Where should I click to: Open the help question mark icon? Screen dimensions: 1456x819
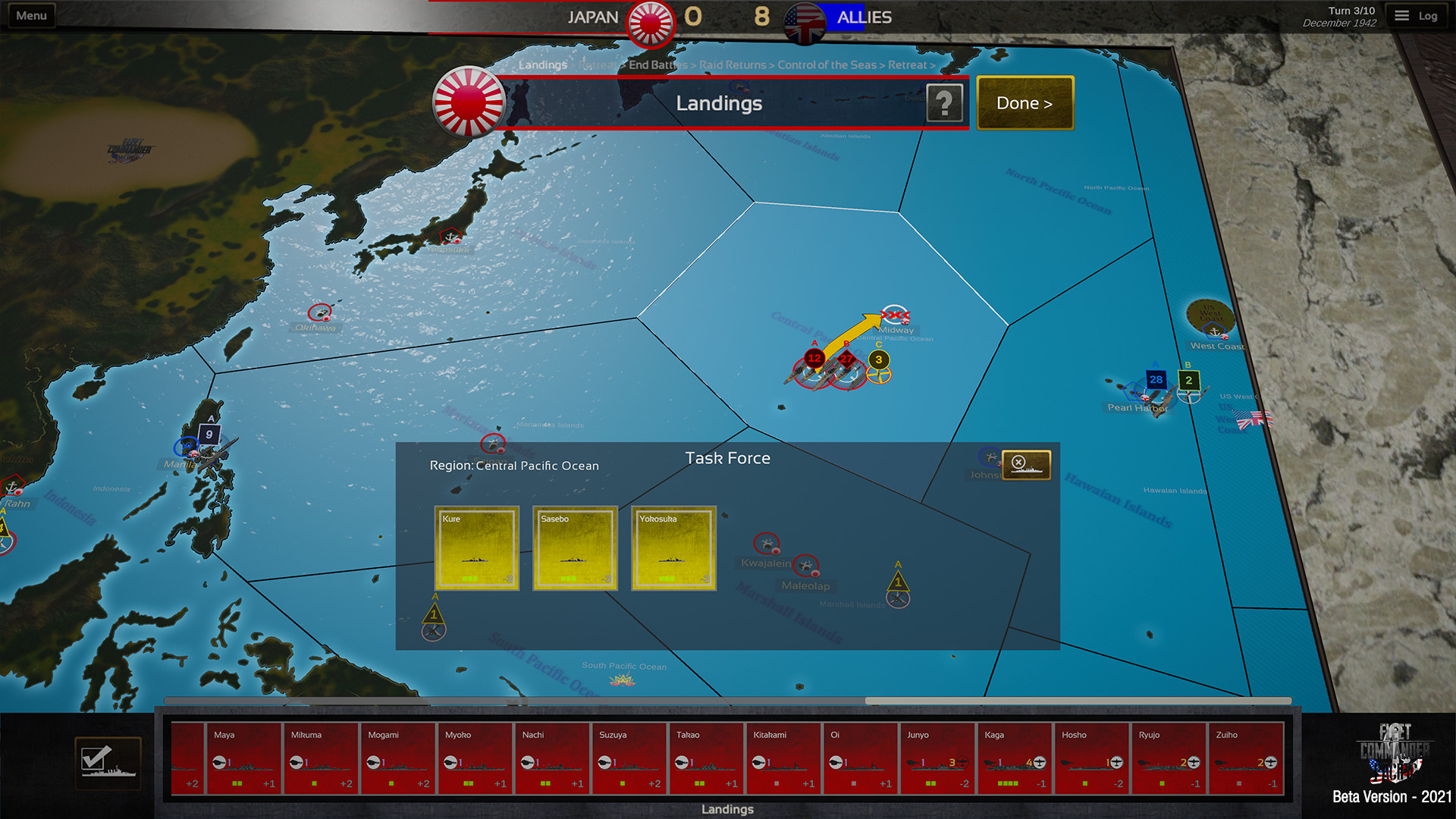(944, 103)
